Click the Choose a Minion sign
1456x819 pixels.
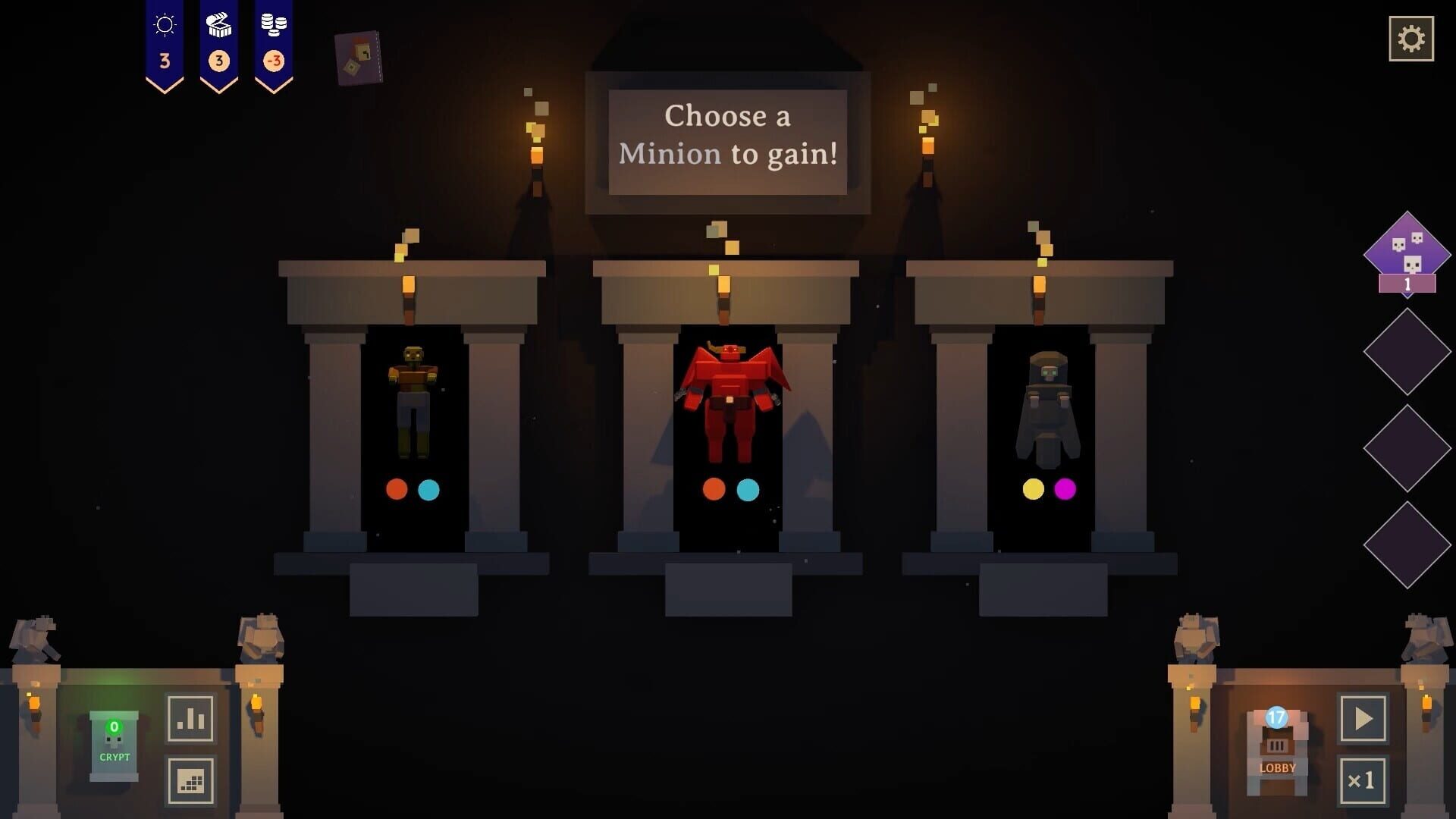(x=728, y=136)
